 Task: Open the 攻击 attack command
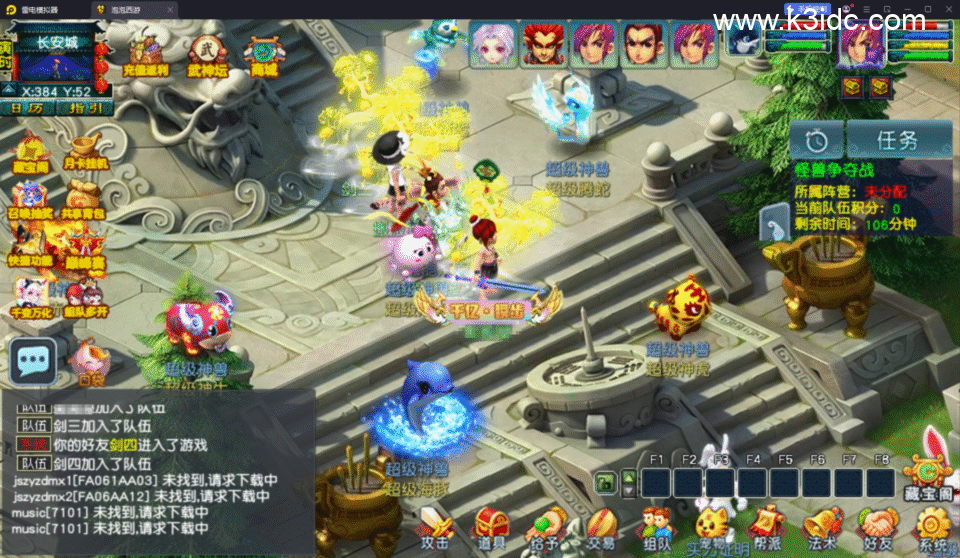click(436, 526)
